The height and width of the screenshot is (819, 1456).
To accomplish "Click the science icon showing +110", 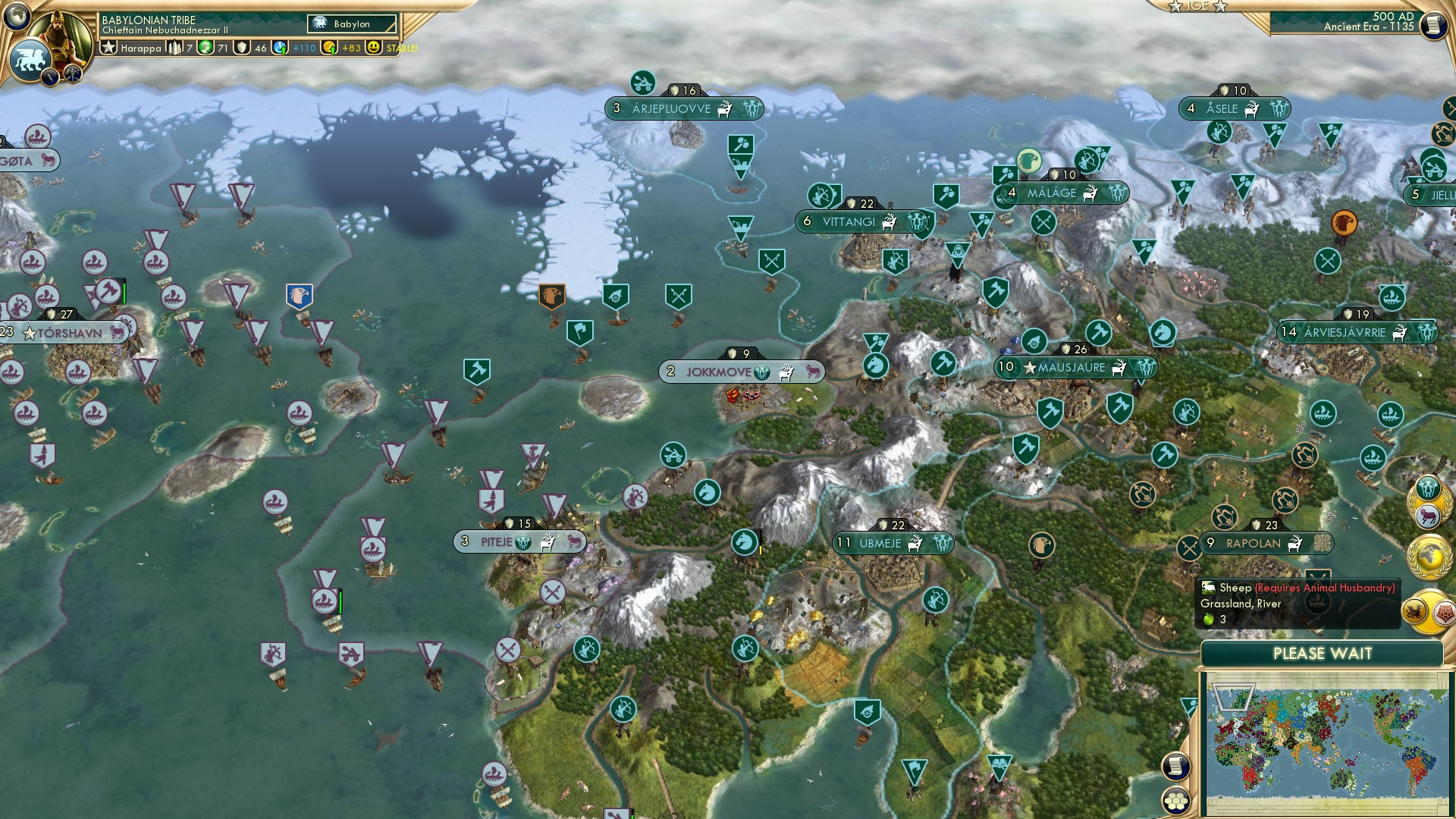I will [x=279, y=48].
